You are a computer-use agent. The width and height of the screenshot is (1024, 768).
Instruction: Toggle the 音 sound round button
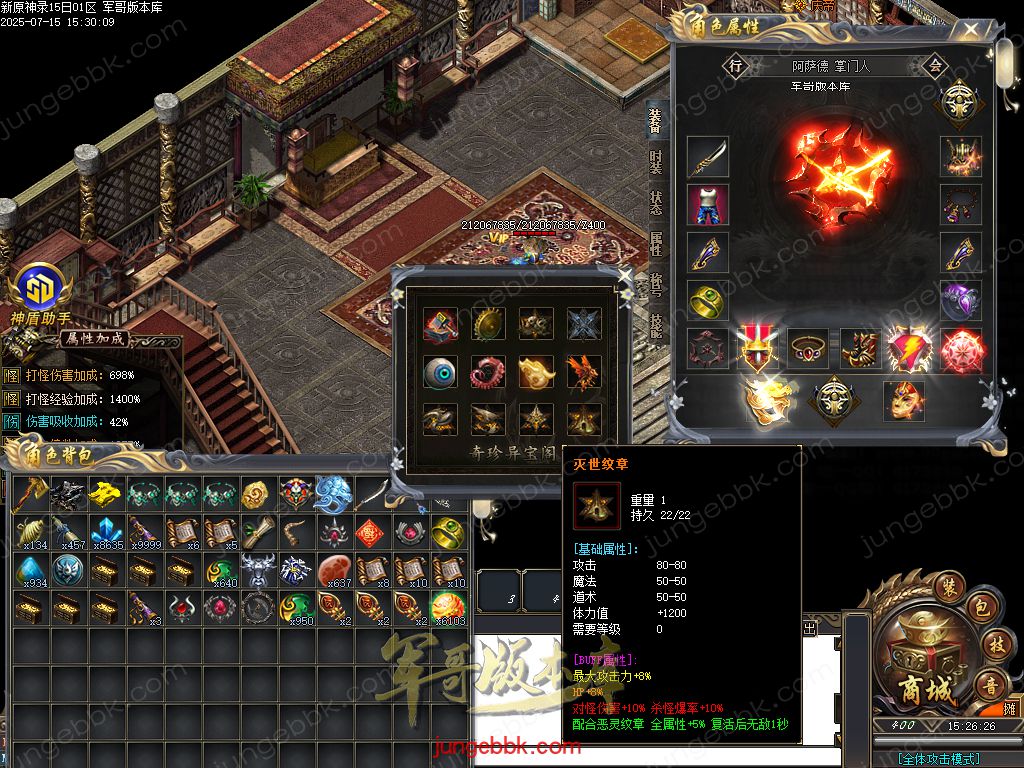(x=991, y=686)
